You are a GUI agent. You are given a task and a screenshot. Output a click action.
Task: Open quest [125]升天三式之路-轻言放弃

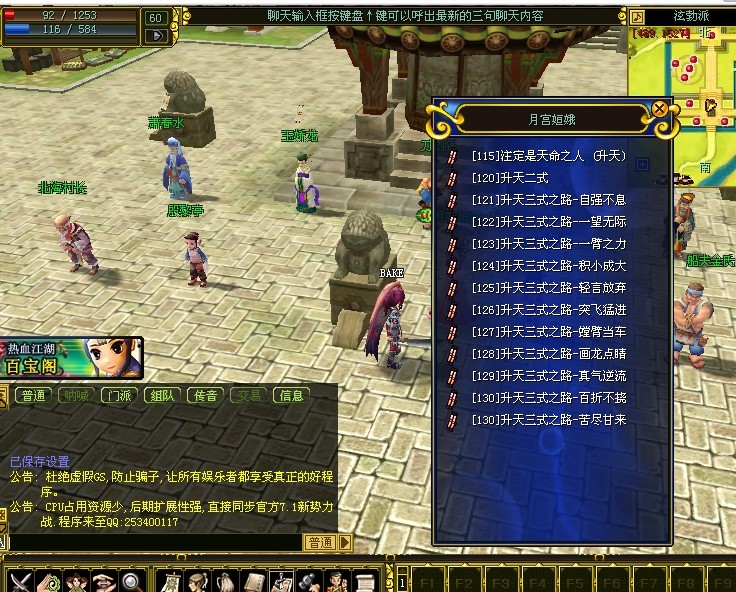pos(548,288)
